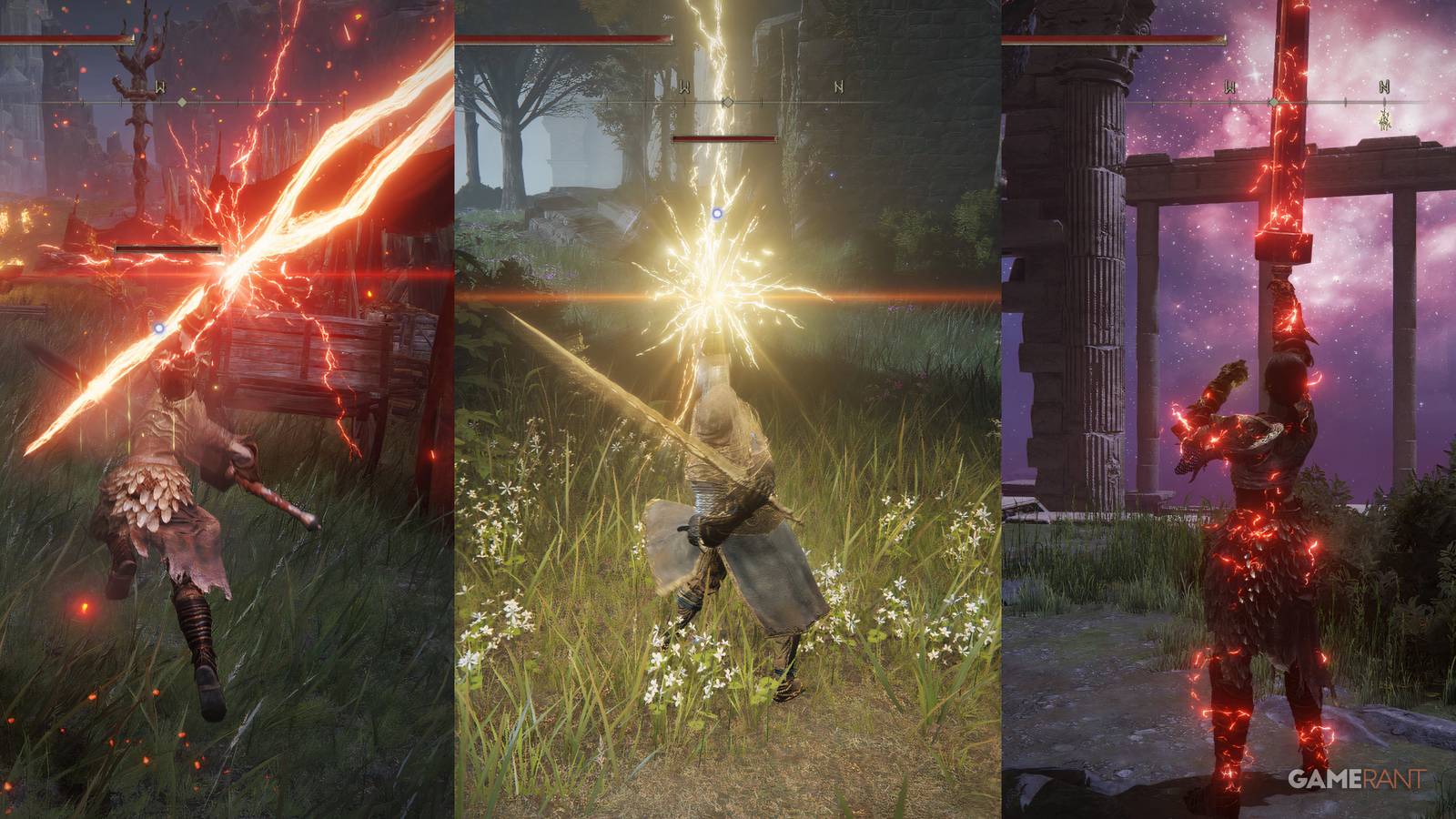Click the compass tick between W and N middle panel
The height and width of the screenshot is (819, 1456).
pos(762,102)
